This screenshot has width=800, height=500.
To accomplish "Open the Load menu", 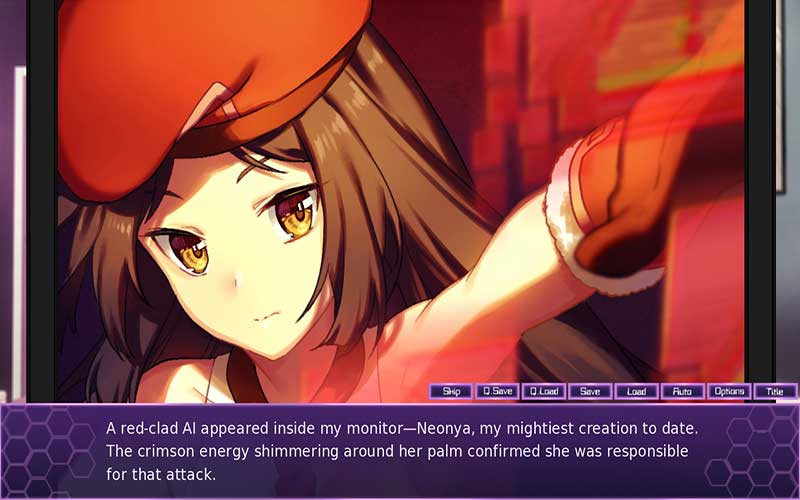I will (636, 392).
